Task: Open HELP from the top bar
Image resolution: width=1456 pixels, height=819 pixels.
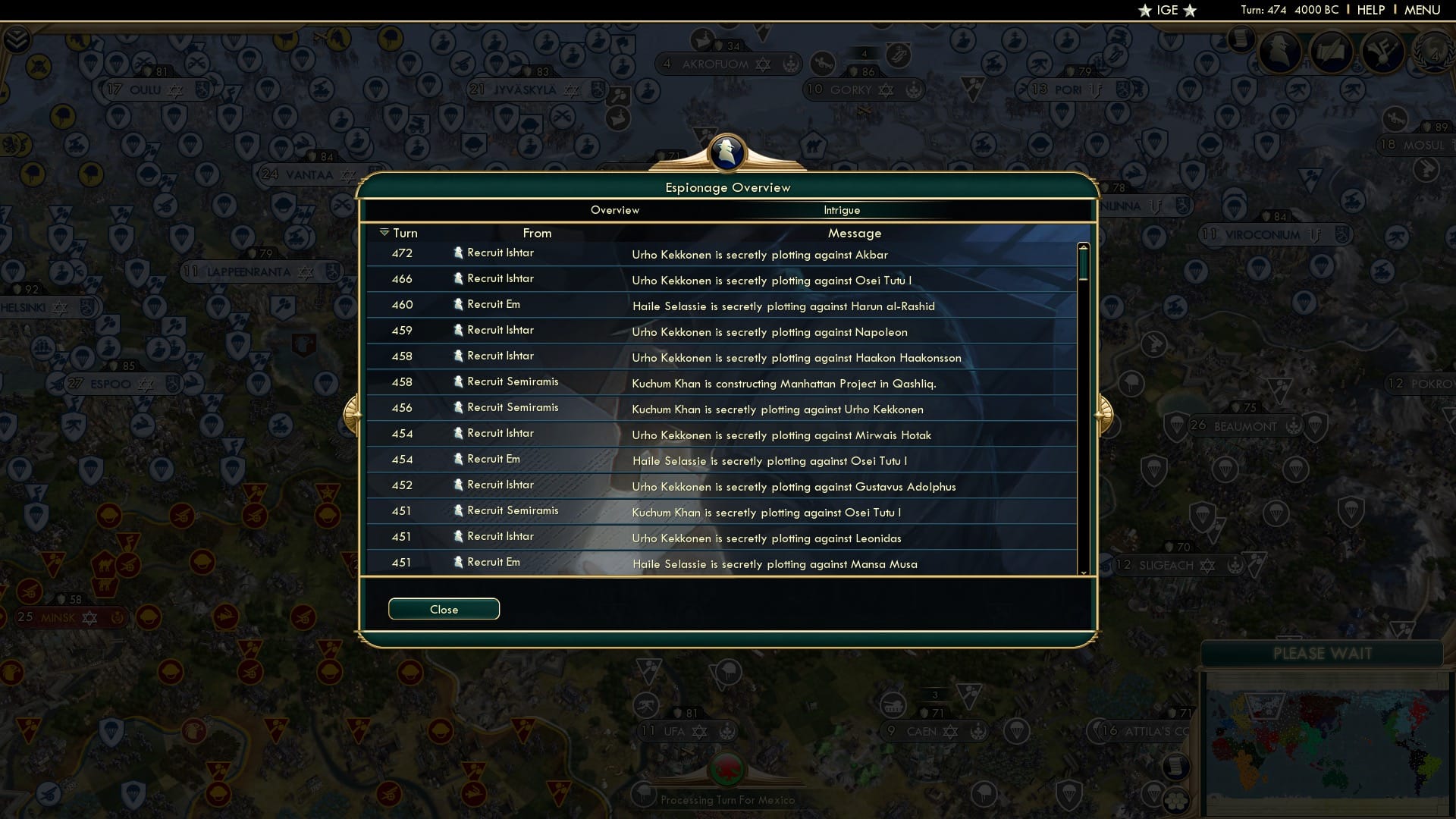Action: coord(1370,10)
